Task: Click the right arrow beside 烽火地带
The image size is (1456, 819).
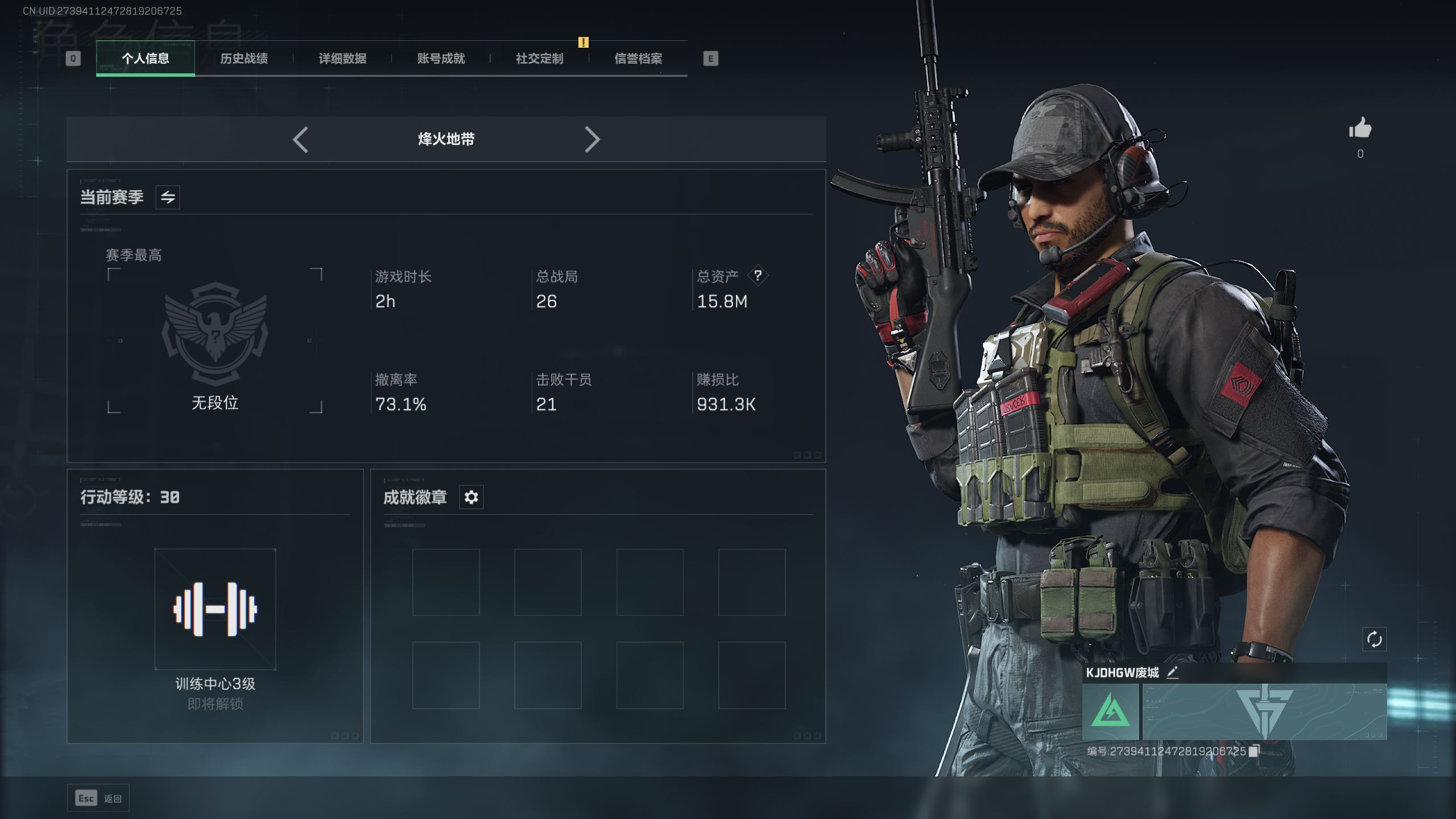Action: [x=592, y=139]
